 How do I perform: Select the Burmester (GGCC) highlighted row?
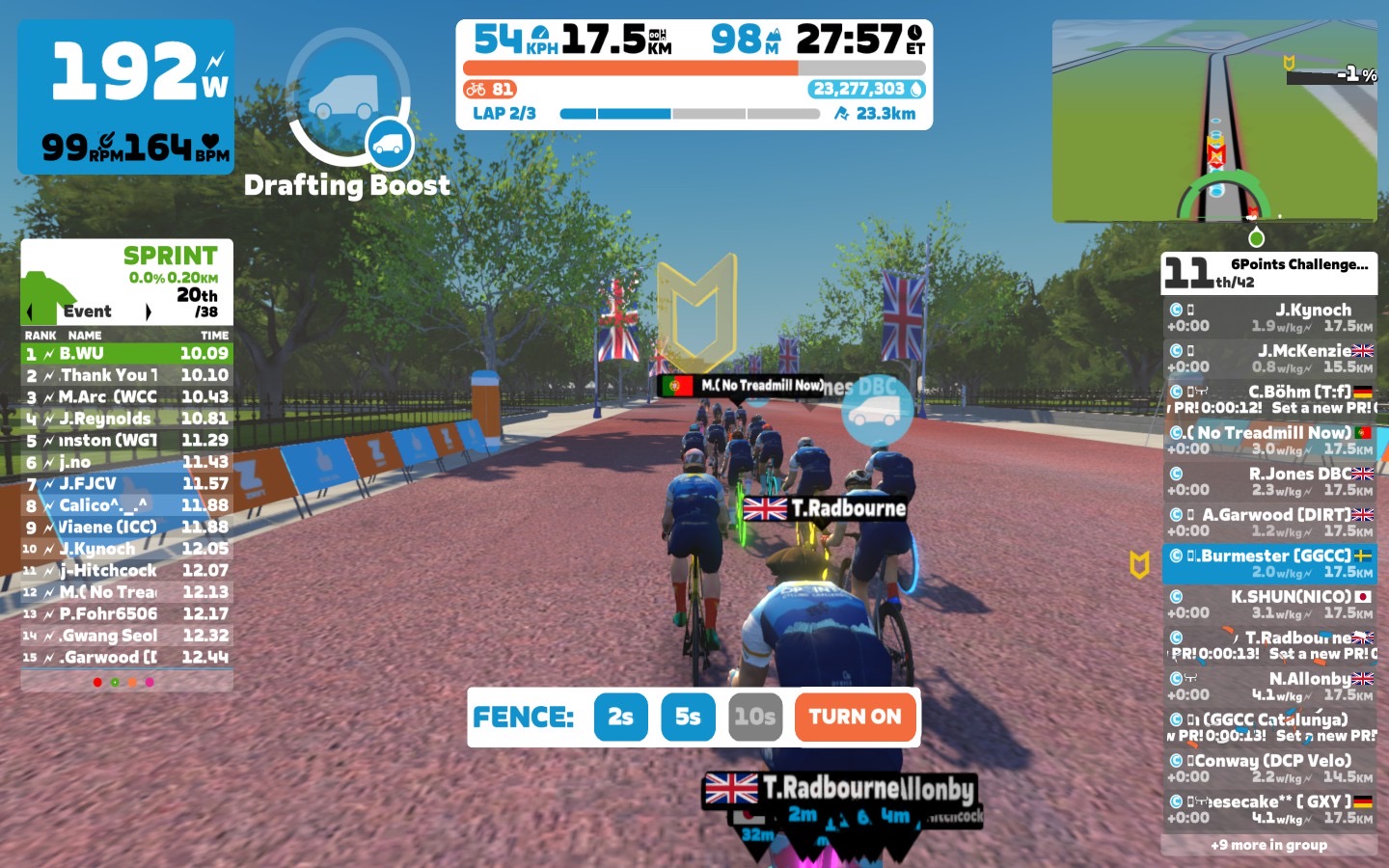(1269, 563)
